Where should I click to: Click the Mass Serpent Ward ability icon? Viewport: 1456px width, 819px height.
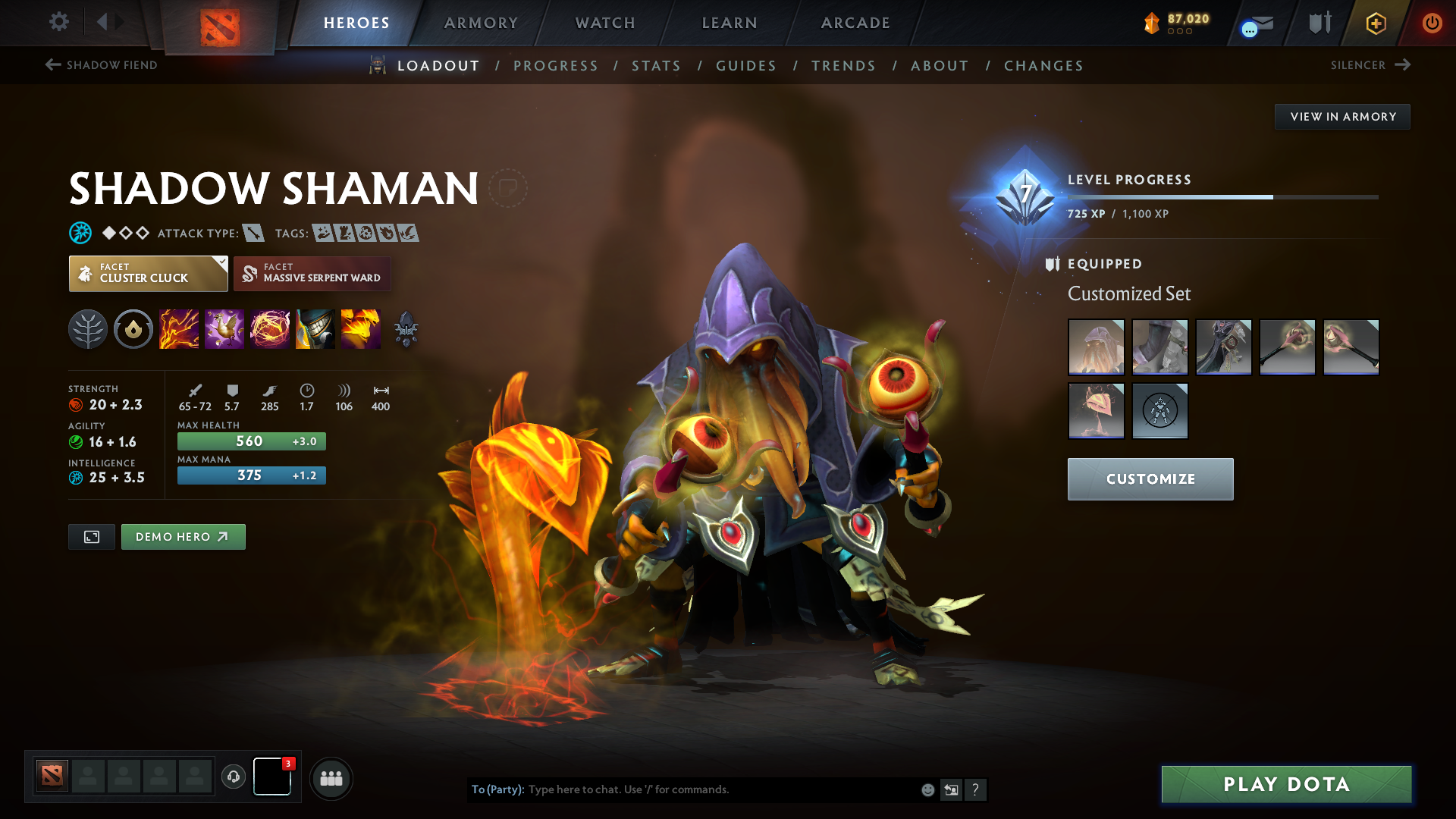tap(361, 329)
